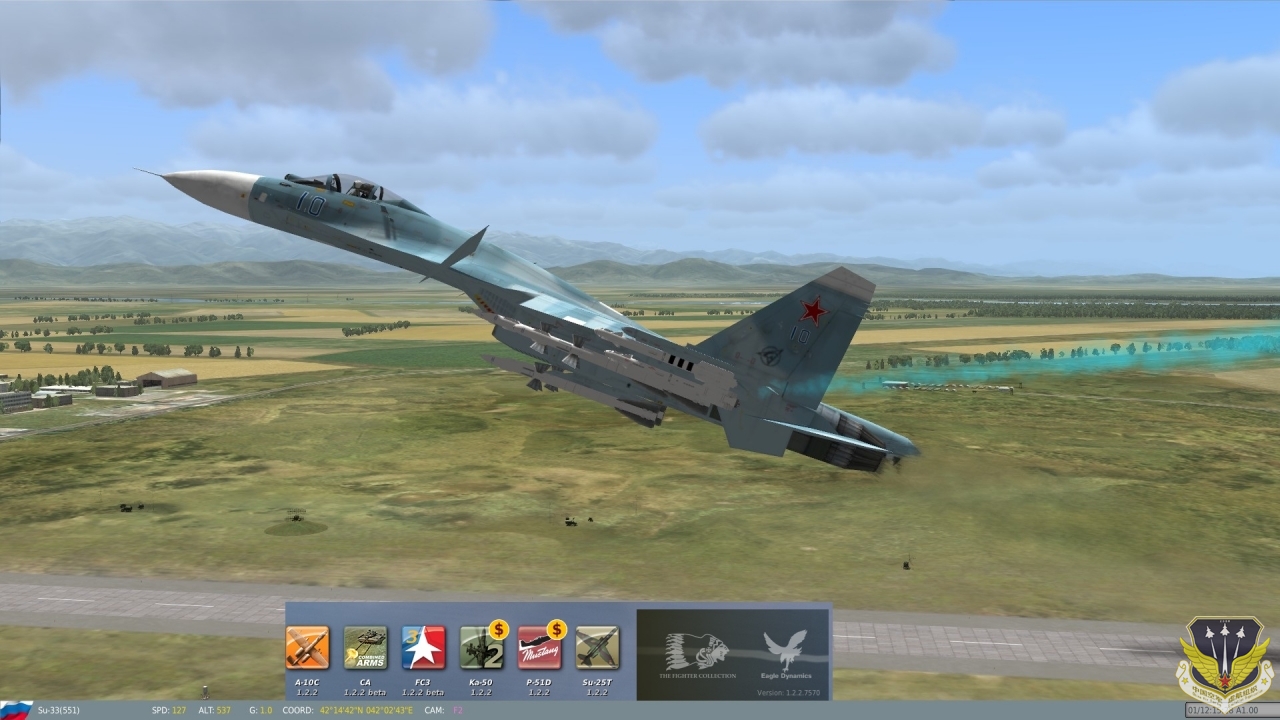Screen dimensions: 1280x720
Task: Select the P-51D Mustang module
Action: [539, 648]
